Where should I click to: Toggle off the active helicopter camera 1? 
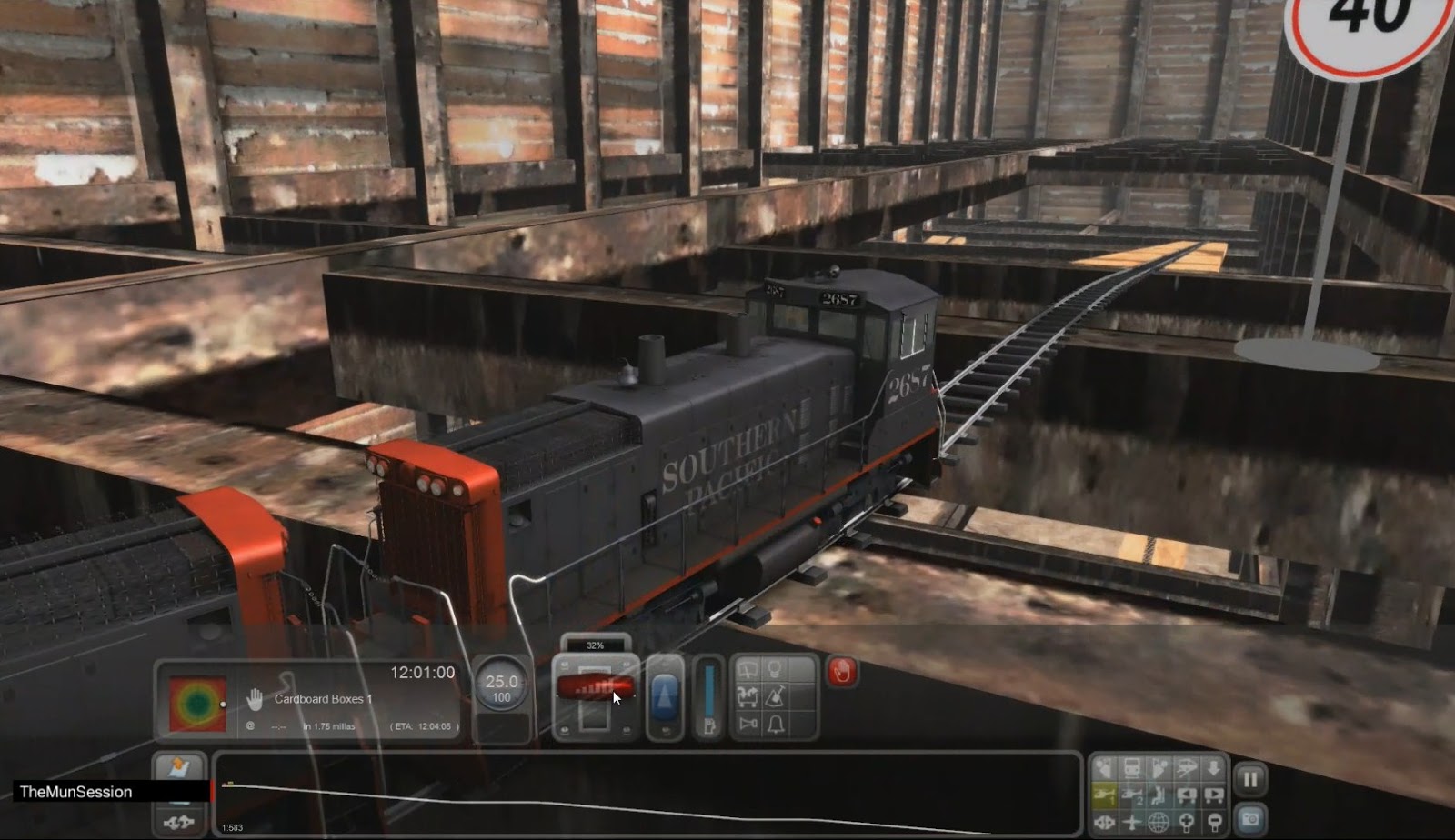[1104, 795]
